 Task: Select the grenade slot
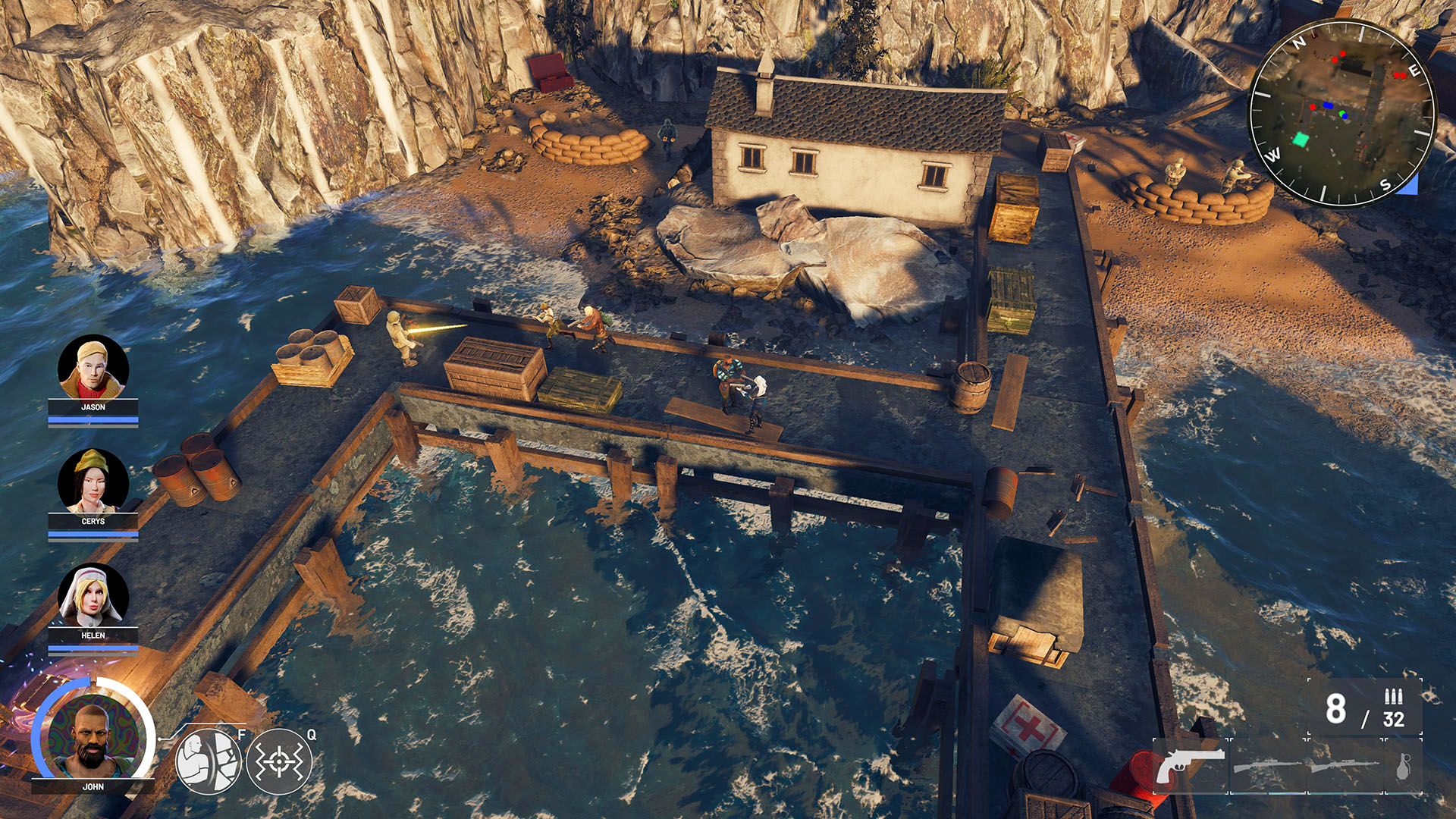pyautogui.click(x=1404, y=766)
